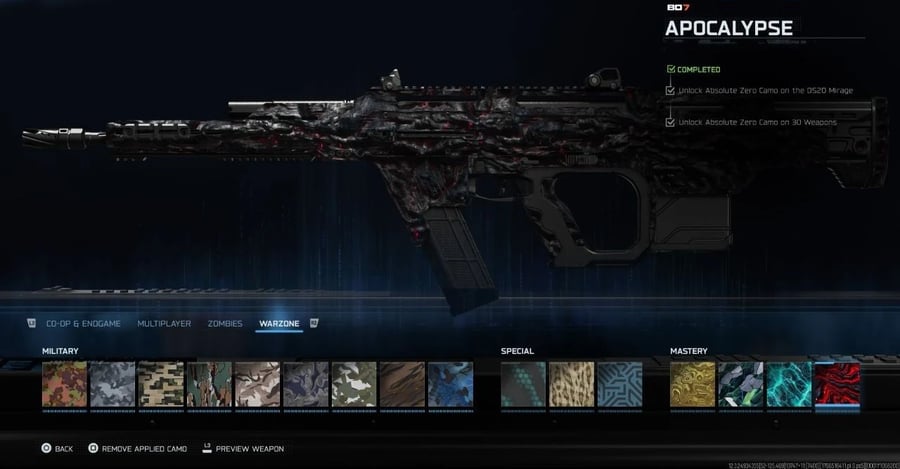Image resolution: width=900 pixels, height=469 pixels.
Task: Pick the grey-blue woodland military camo
Action: 113,385
